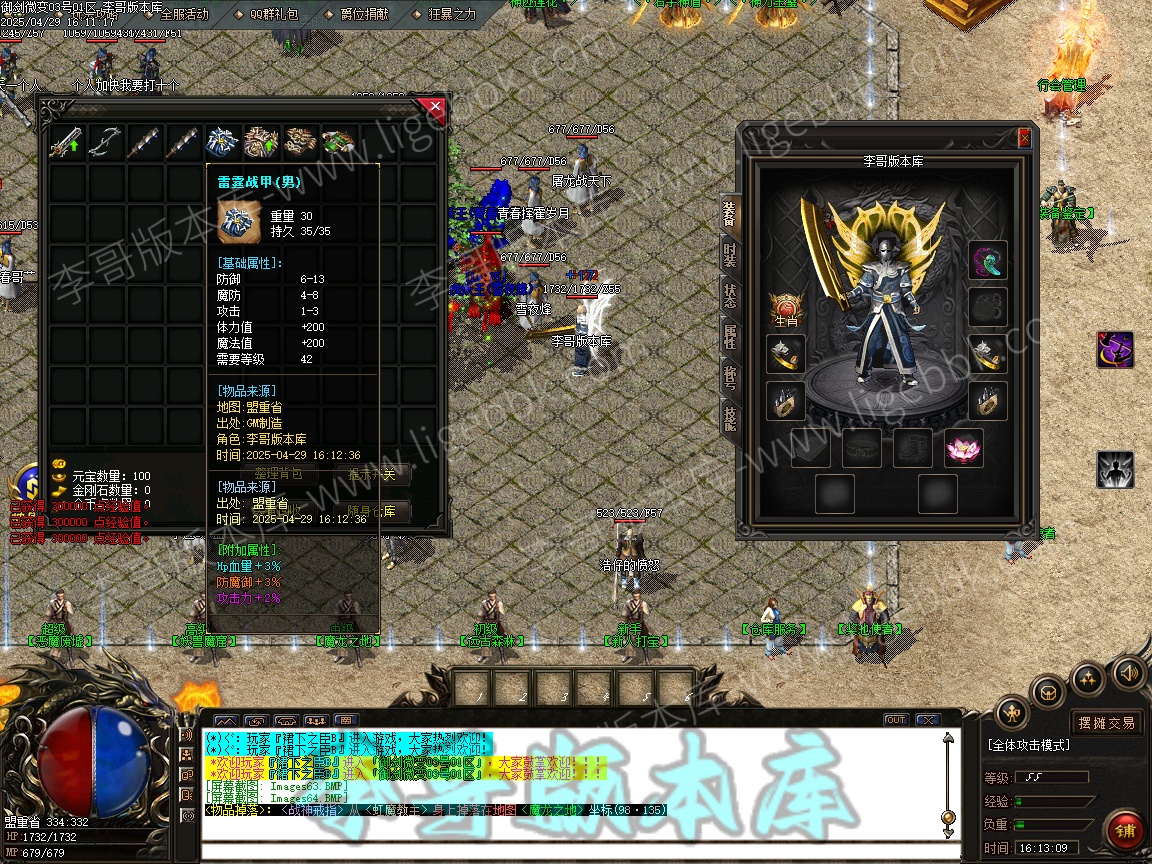Close the character equipment panel
The image size is (1152, 864).
[1024, 138]
